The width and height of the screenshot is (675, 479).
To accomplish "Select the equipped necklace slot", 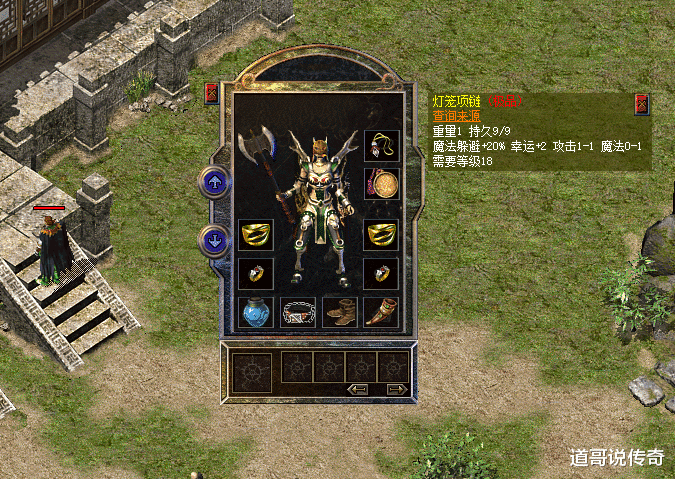I will [x=381, y=147].
